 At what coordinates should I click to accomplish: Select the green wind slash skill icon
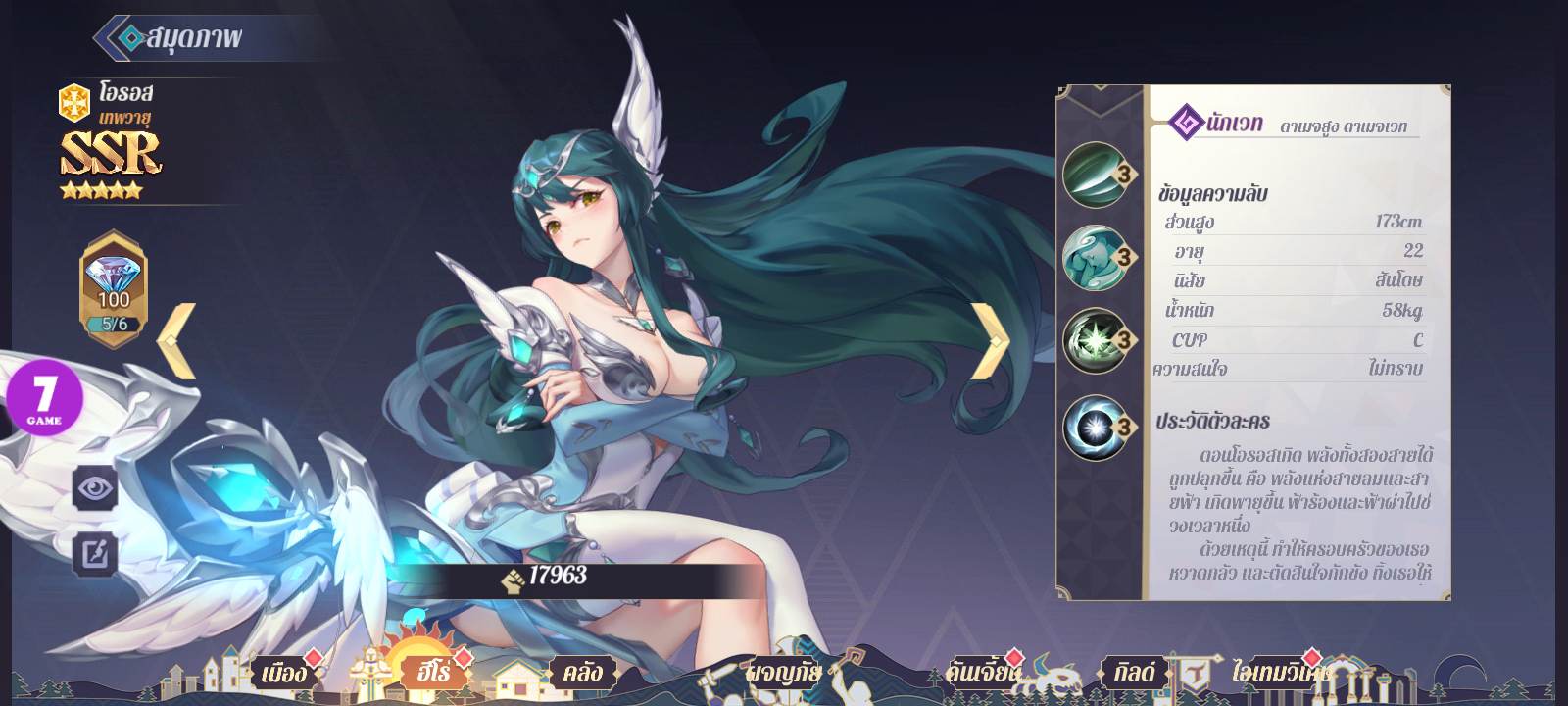(1095, 175)
